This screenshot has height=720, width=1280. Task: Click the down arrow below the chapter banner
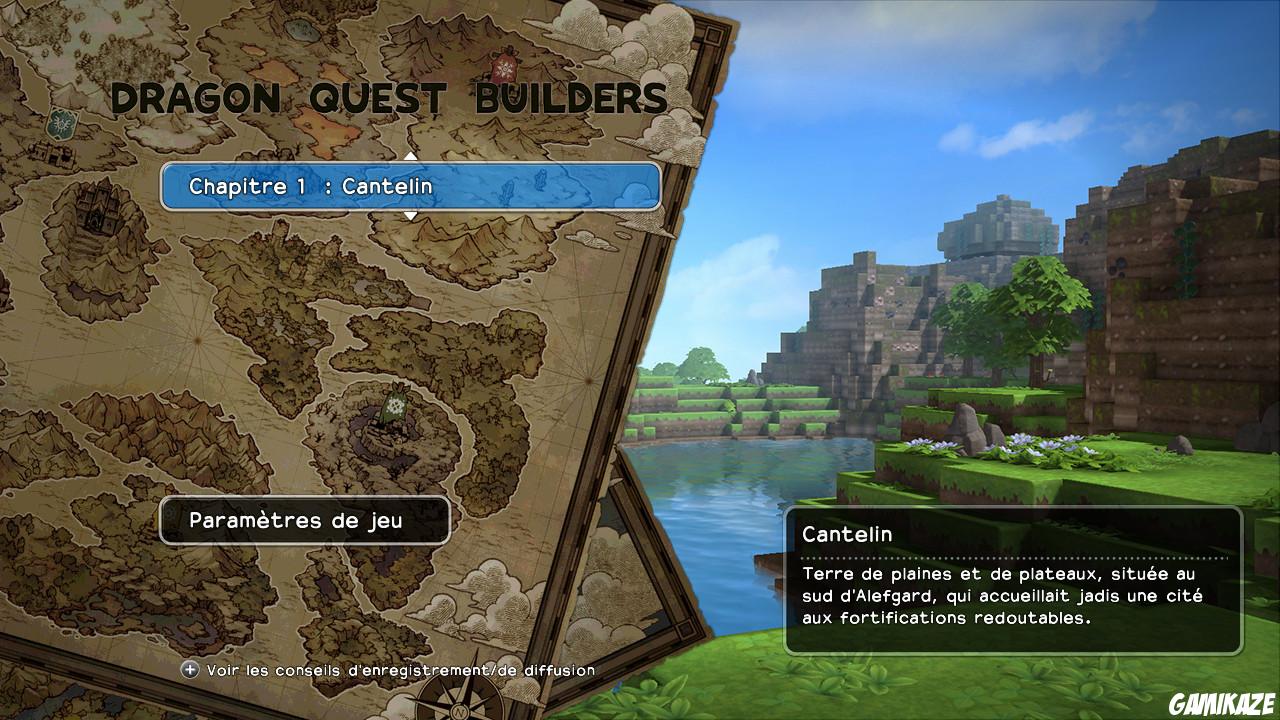point(408,215)
